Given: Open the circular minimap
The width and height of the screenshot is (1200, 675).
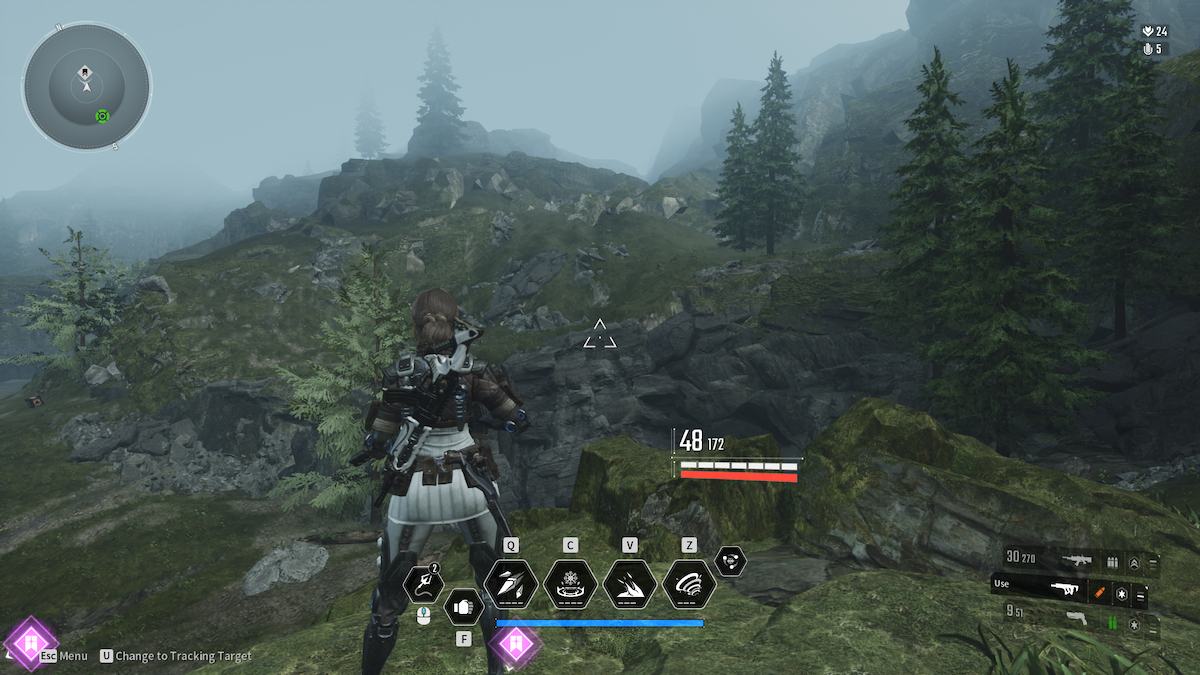Looking at the screenshot, I should (87, 86).
